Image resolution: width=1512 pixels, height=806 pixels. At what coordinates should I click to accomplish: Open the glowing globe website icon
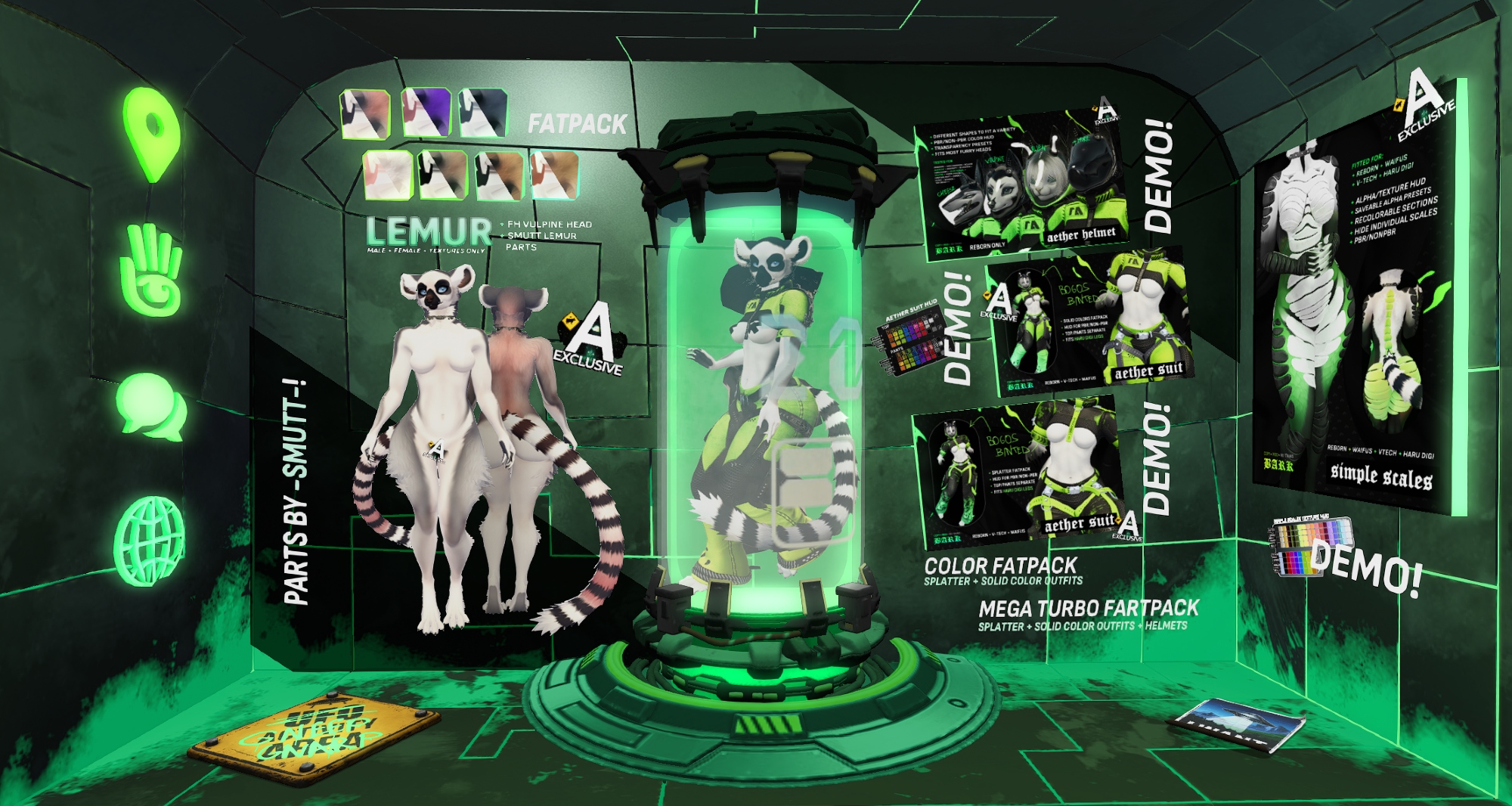[x=150, y=541]
